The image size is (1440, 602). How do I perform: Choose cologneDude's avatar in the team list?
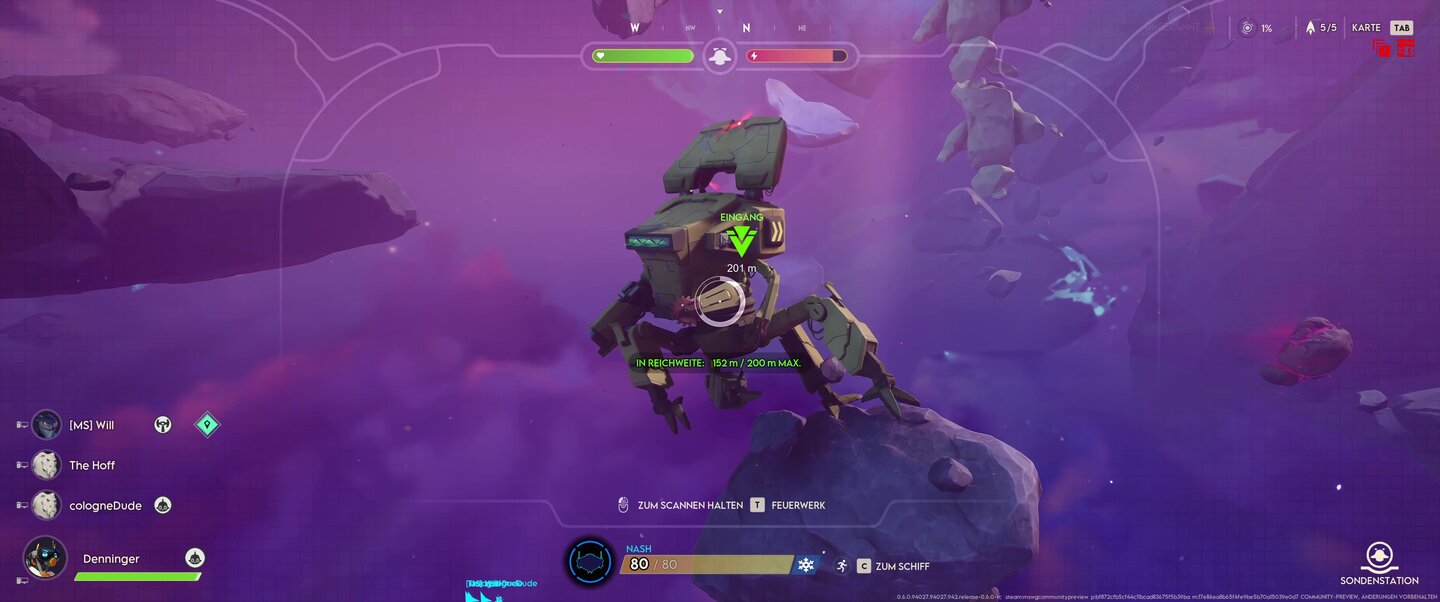(x=46, y=505)
